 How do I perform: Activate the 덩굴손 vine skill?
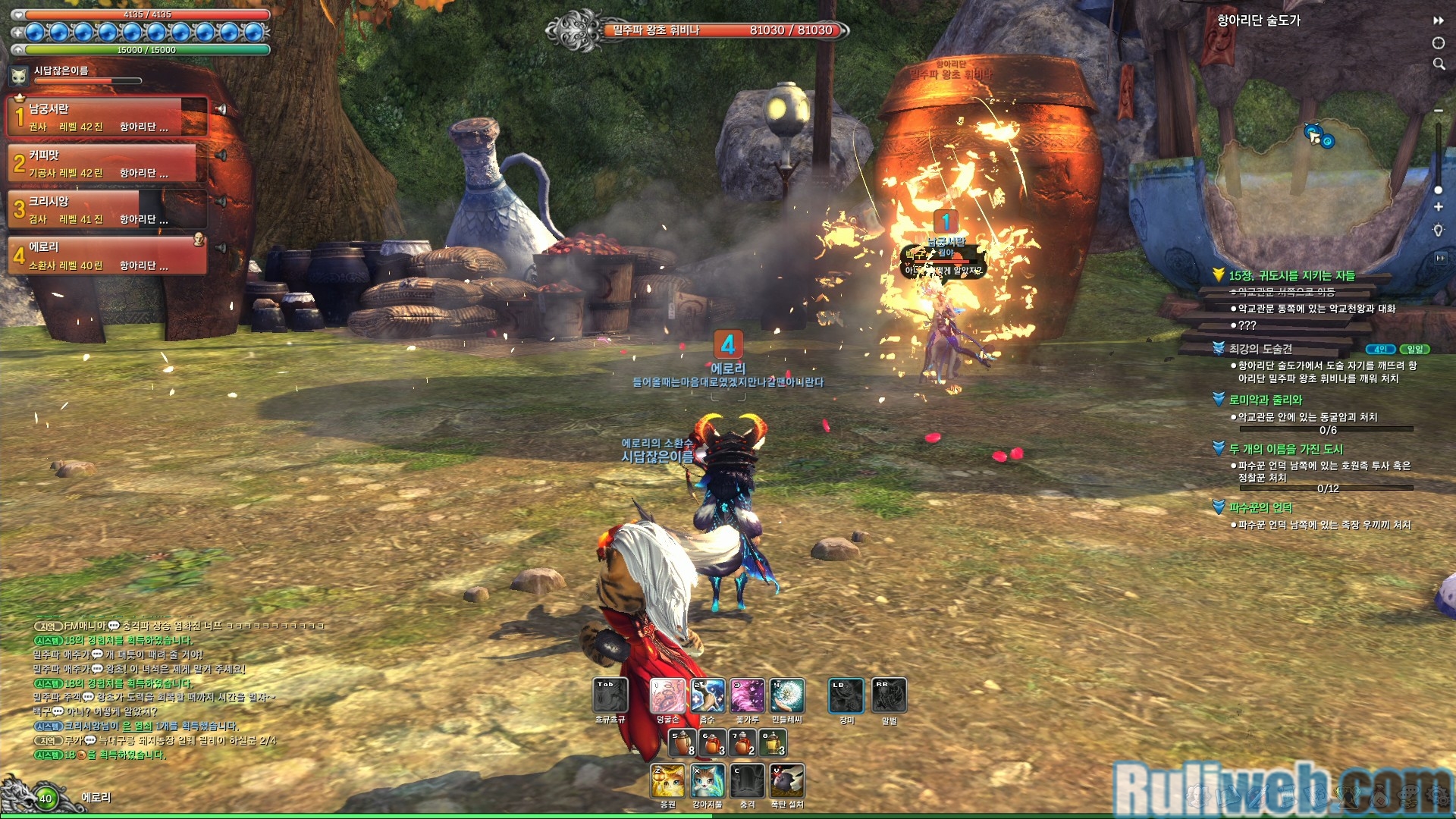click(668, 695)
